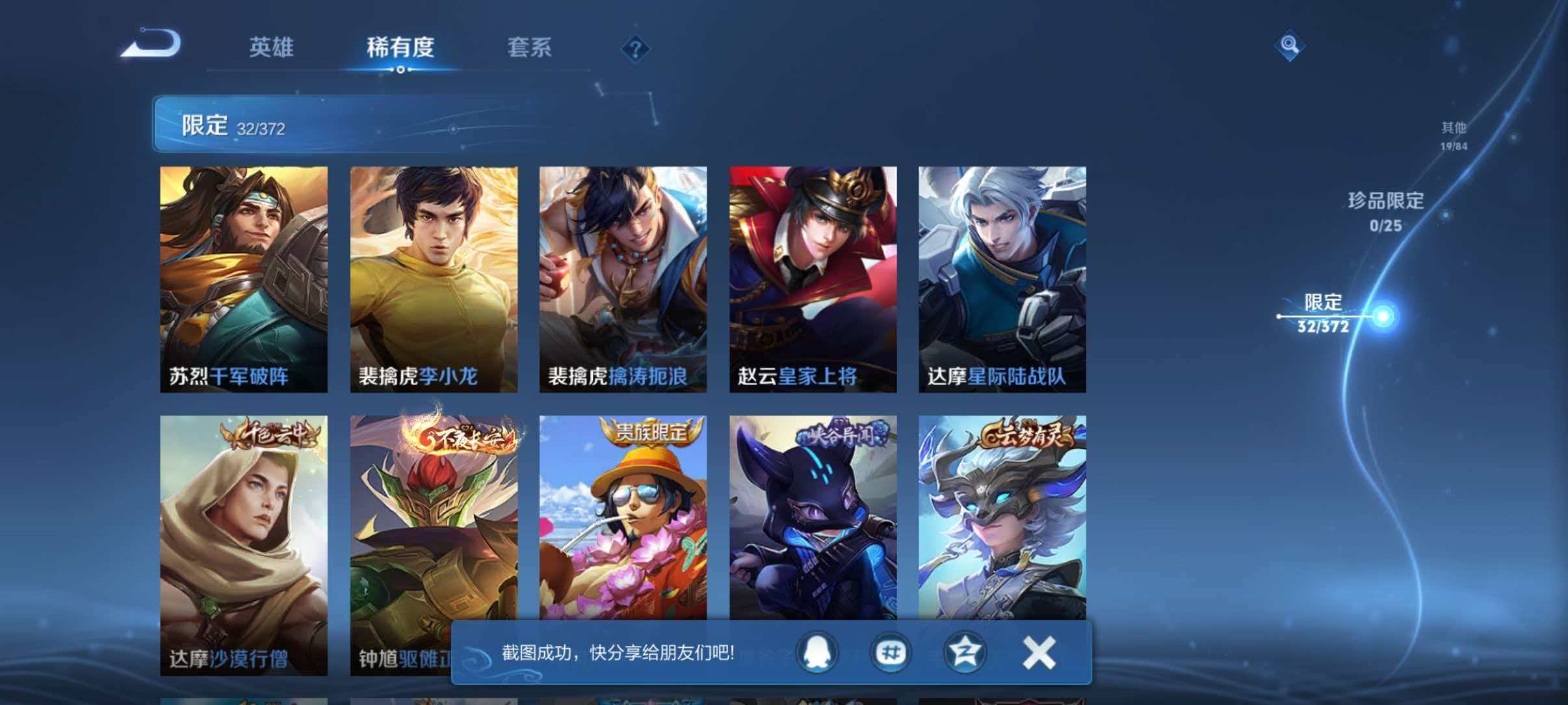Select the 达摩沙漠行僧 skin card
Image resolution: width=1568 pixels, height=705 pixels.
coord(244,520)
